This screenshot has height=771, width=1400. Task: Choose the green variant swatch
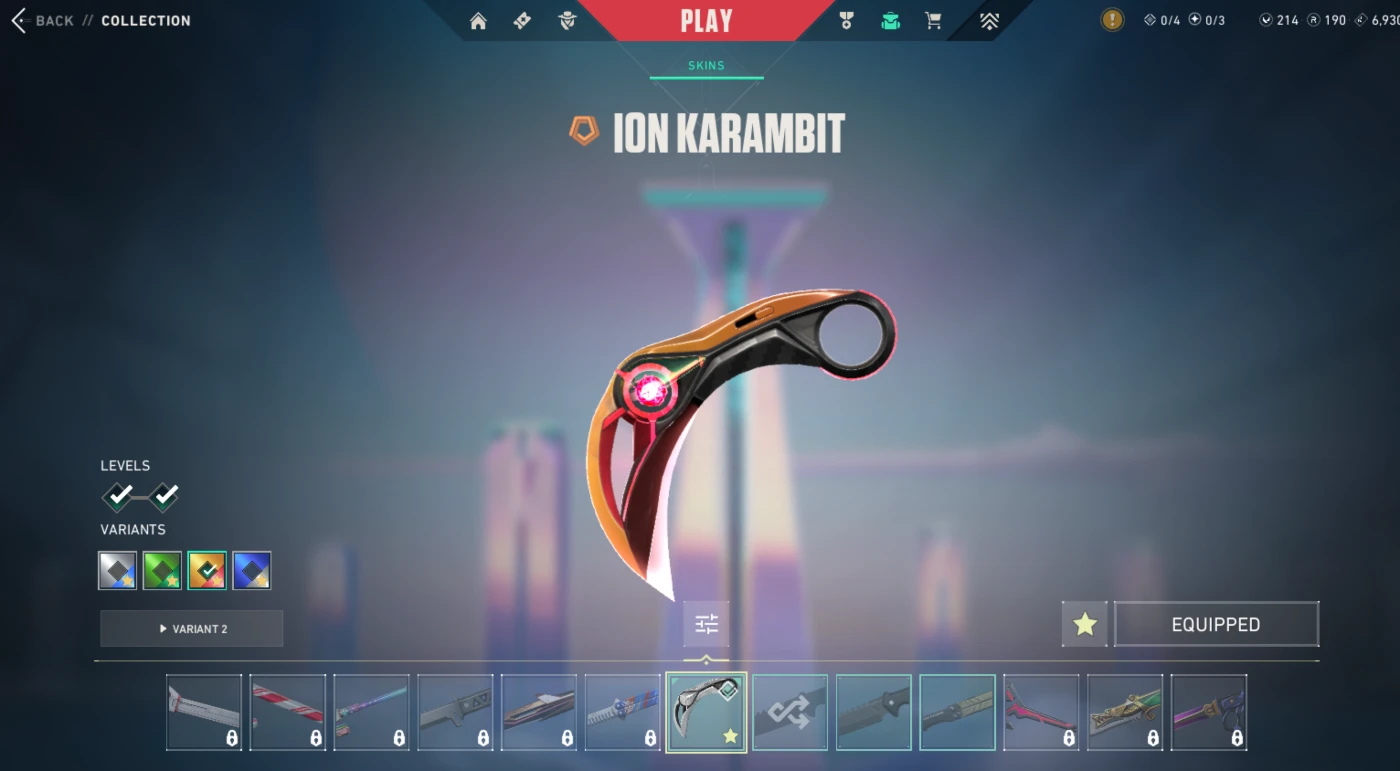[x=162, y=571]
